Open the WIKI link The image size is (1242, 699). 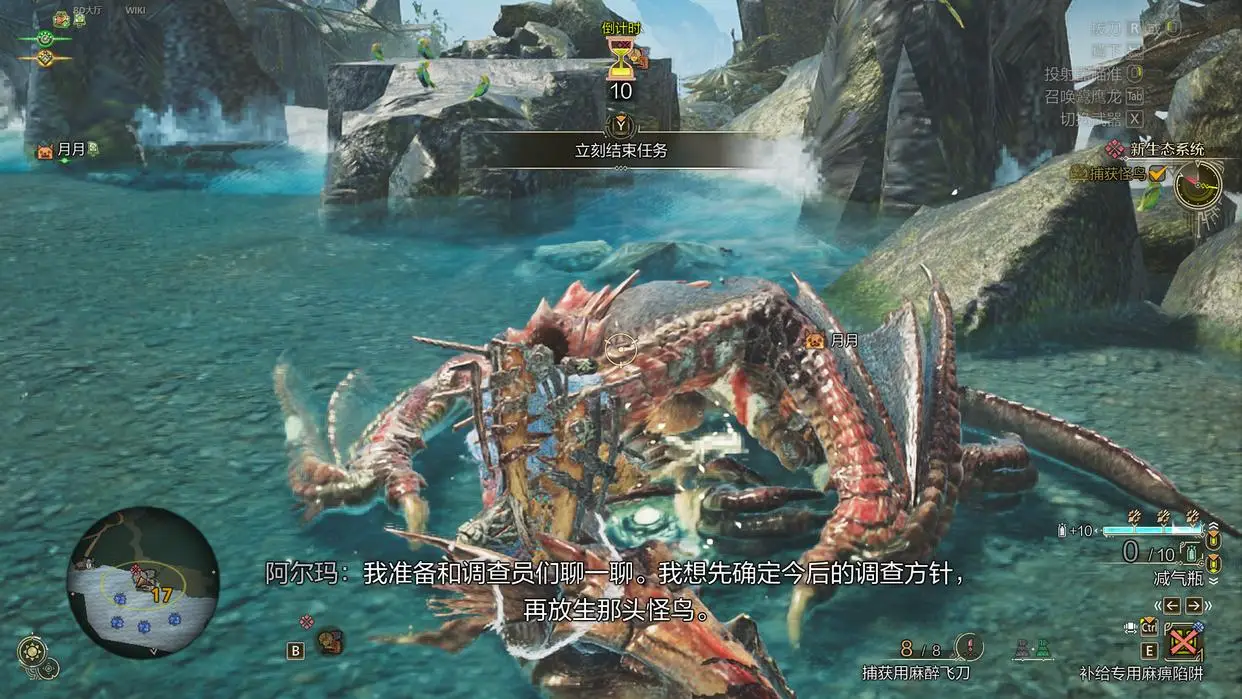[136, 10]
